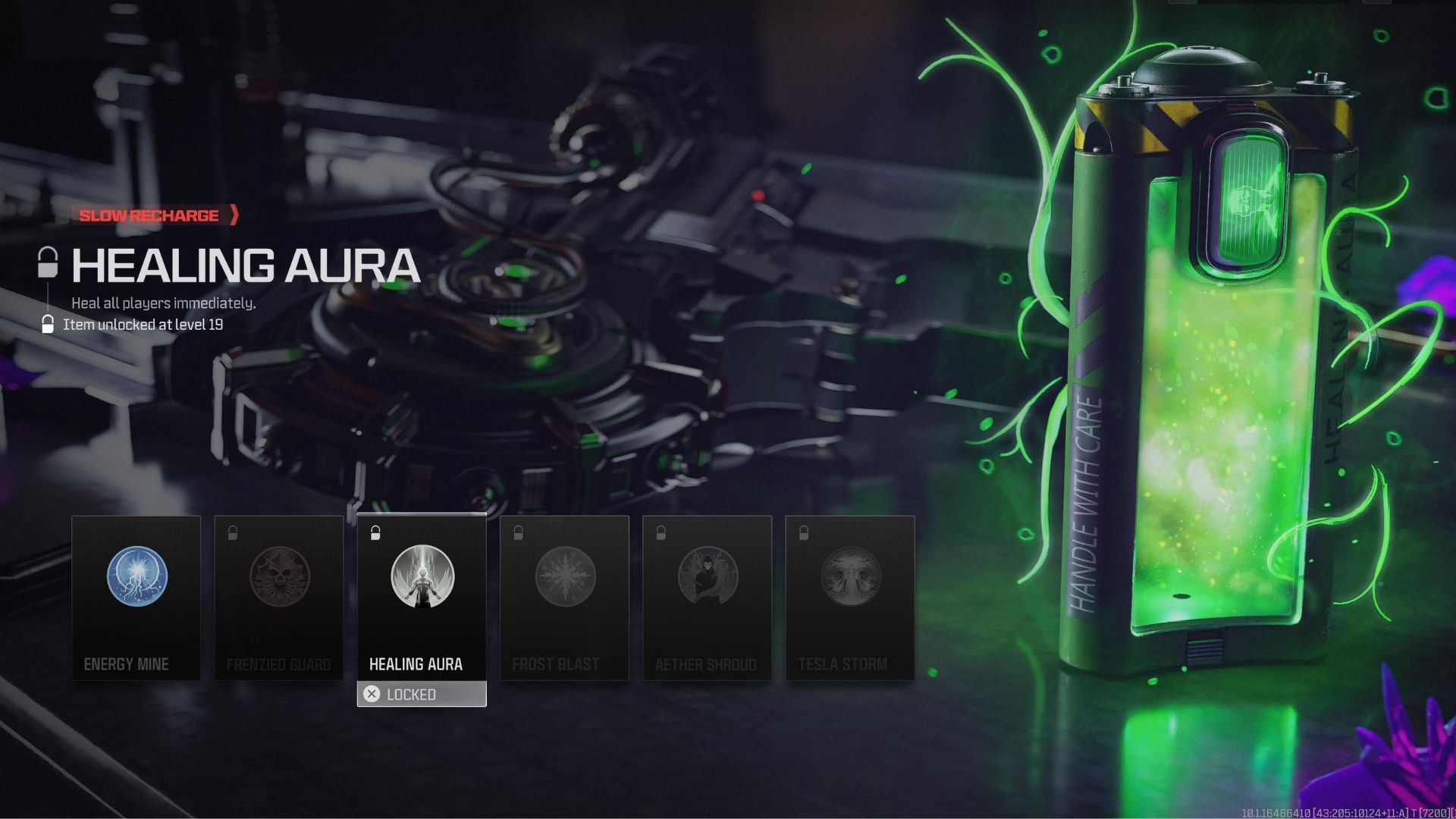Select the Healing Aura figure icon
This screenshot has width=1456, height=819.
click(x=422, y=578)
